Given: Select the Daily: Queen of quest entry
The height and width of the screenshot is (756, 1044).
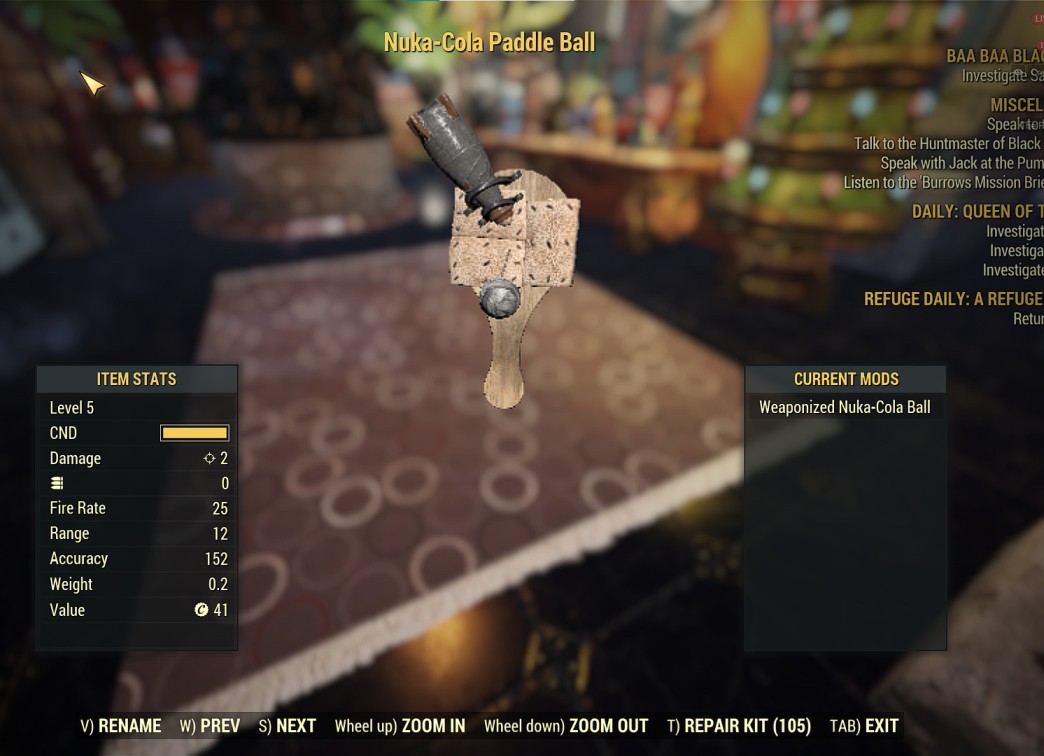Looking at the screenshot, I should click(x=976, y=211).
